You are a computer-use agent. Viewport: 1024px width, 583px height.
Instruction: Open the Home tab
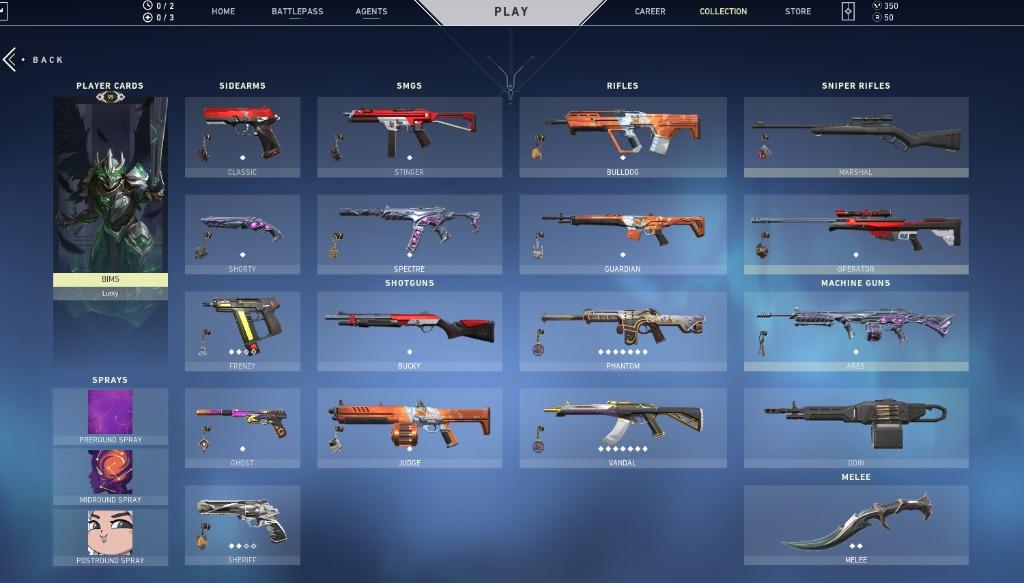(223, 12)
